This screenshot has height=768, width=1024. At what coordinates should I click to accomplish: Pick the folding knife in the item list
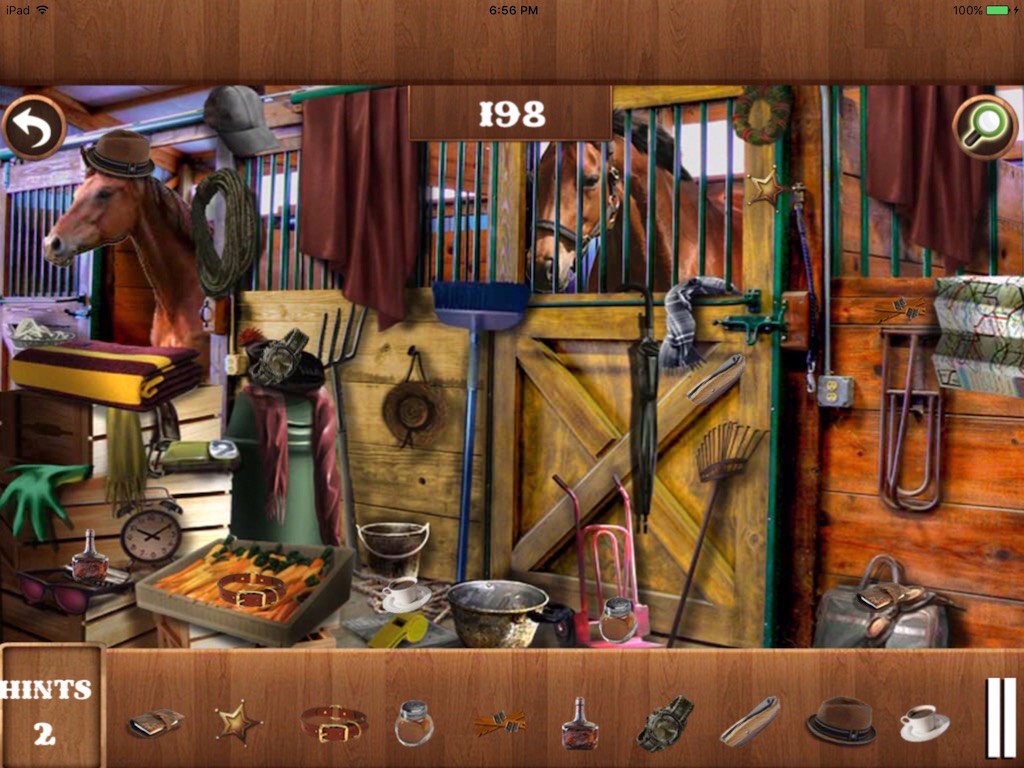750,721
